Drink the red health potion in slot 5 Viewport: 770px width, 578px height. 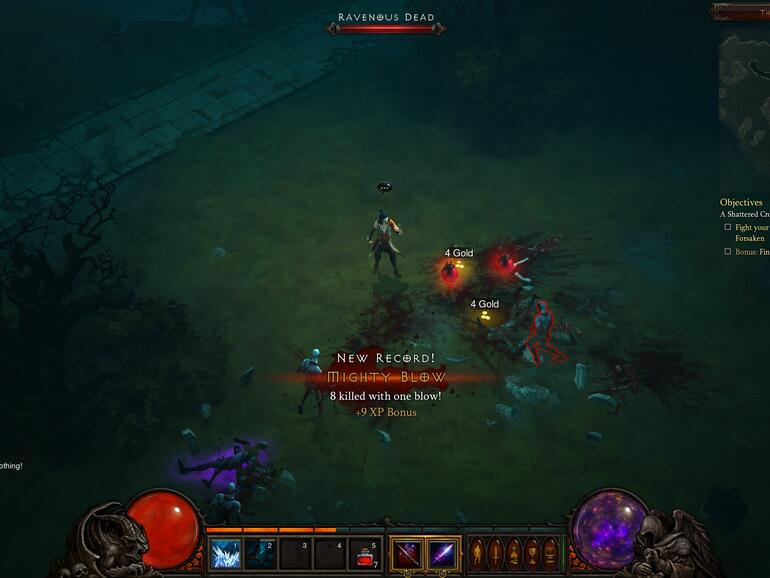pyautogui.click(x=364, y=554)
